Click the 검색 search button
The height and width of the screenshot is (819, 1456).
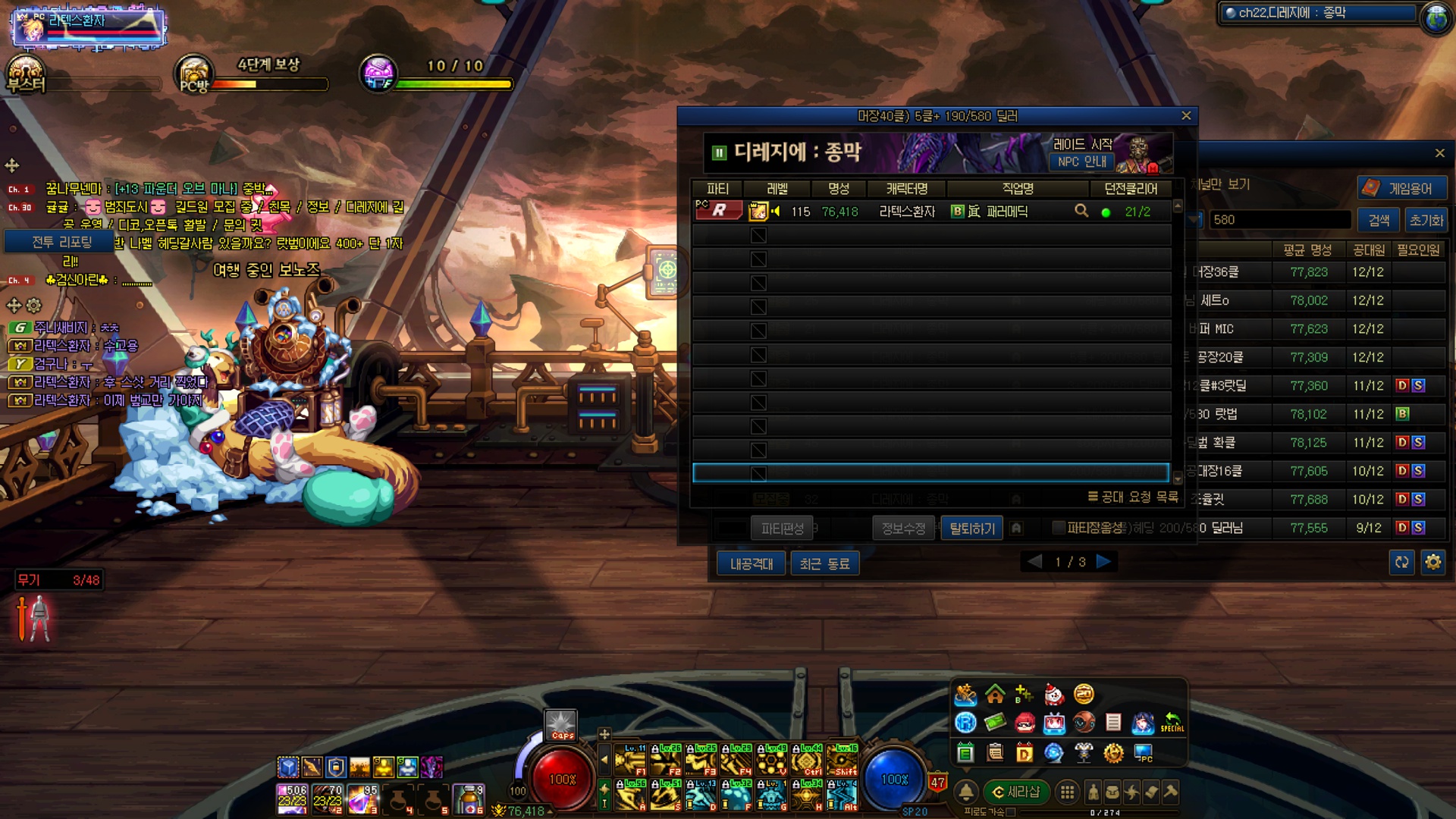1378,220
